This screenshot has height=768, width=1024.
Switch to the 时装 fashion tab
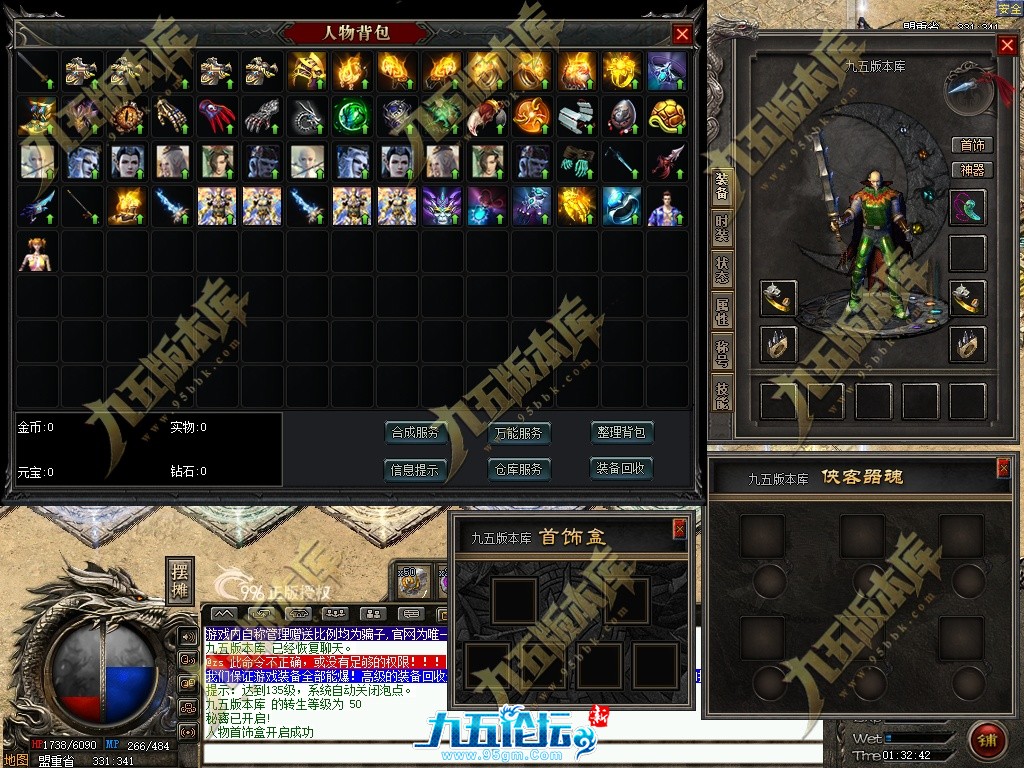tap(721, 230)
